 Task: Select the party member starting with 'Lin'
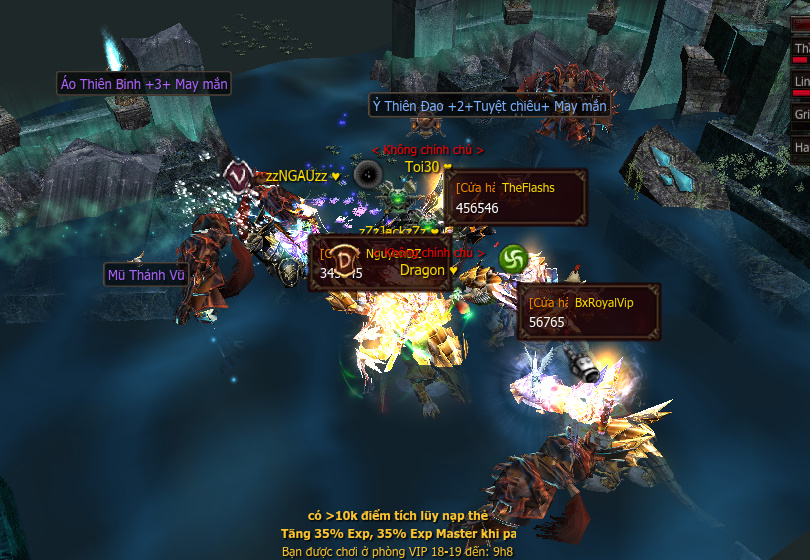(x=801, y=82)
